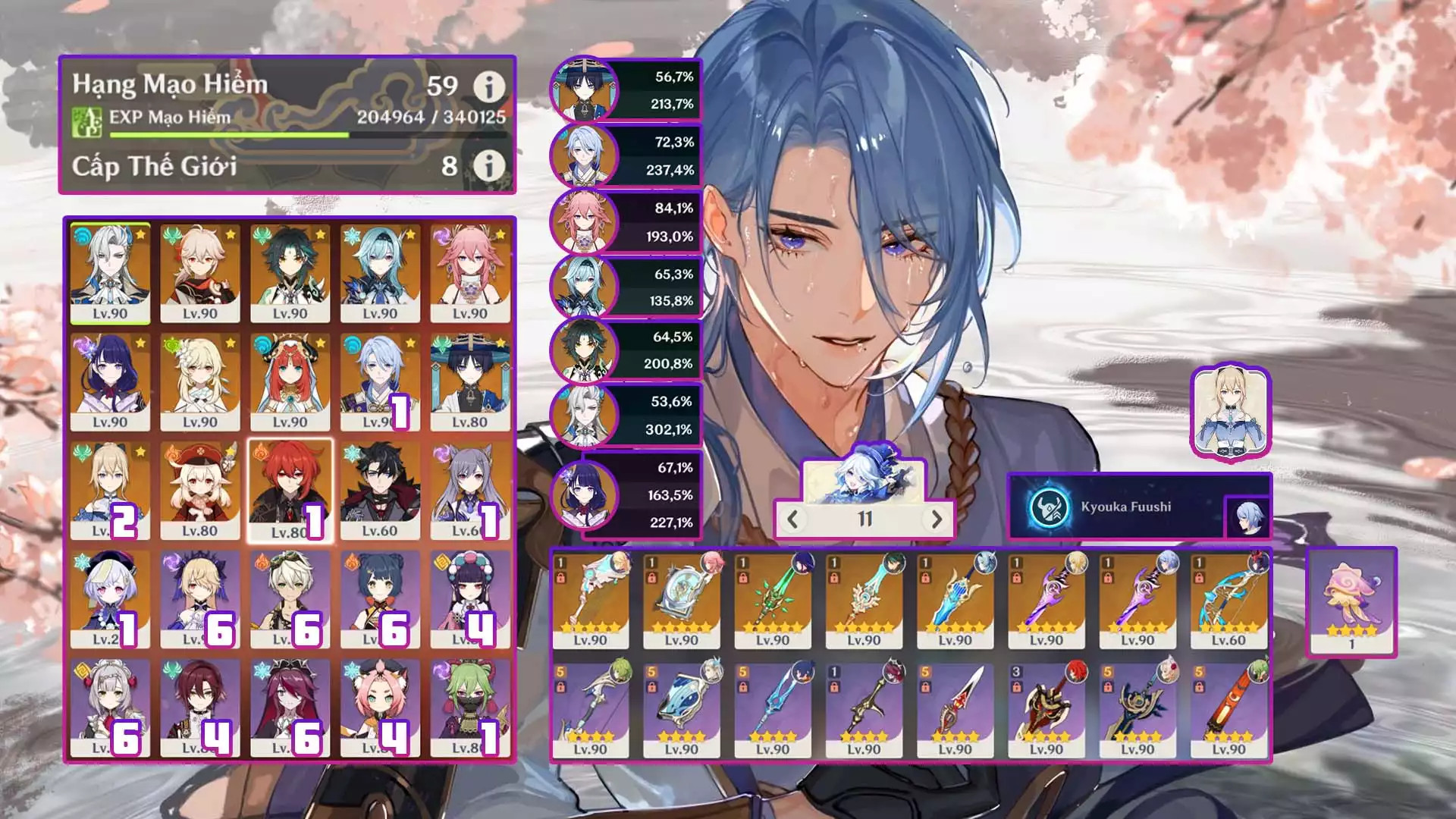Click the Wanderer portrait showing 56,7% crit
The width and height of the screenshot is (1456, 819).
584,89
